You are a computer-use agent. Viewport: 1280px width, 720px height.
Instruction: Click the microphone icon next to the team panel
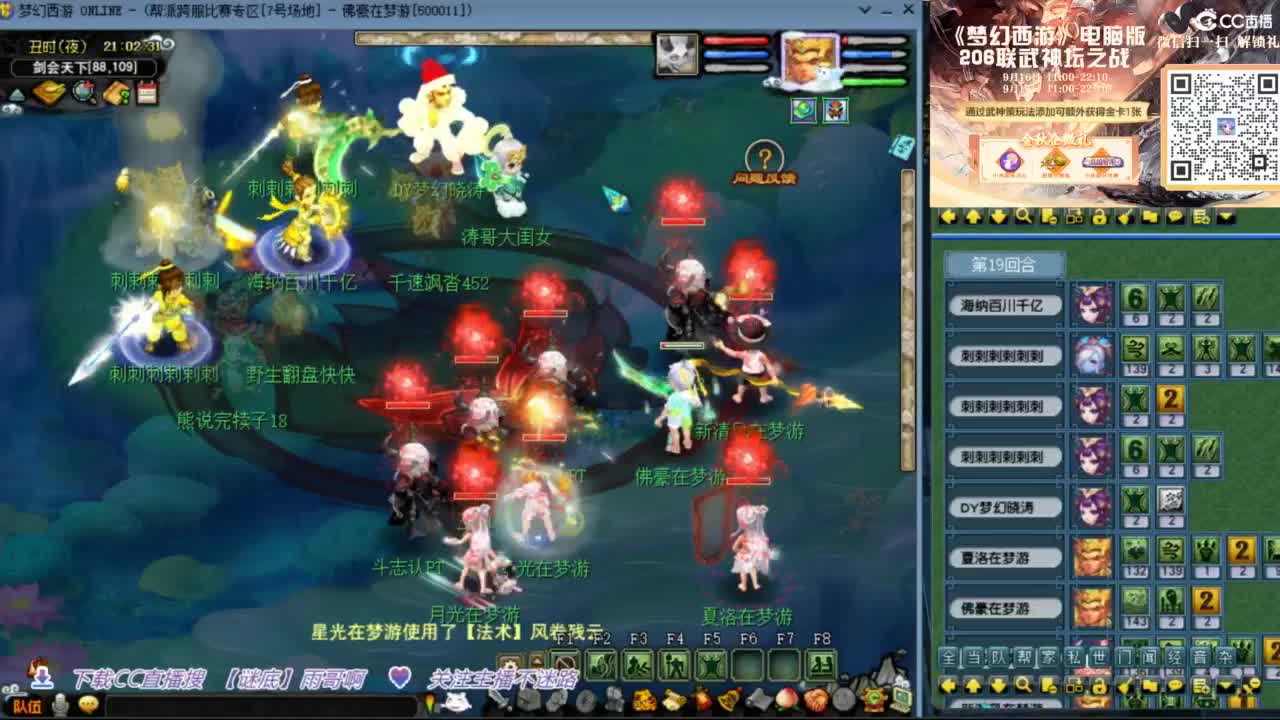click(60, 706)
